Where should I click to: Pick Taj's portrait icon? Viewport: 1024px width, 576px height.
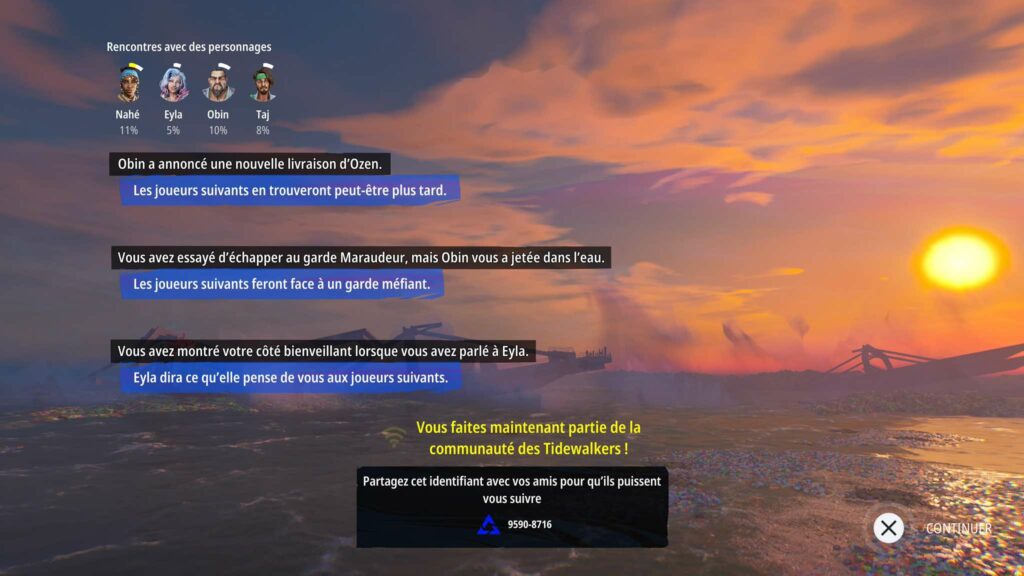(x=262, y=84)
